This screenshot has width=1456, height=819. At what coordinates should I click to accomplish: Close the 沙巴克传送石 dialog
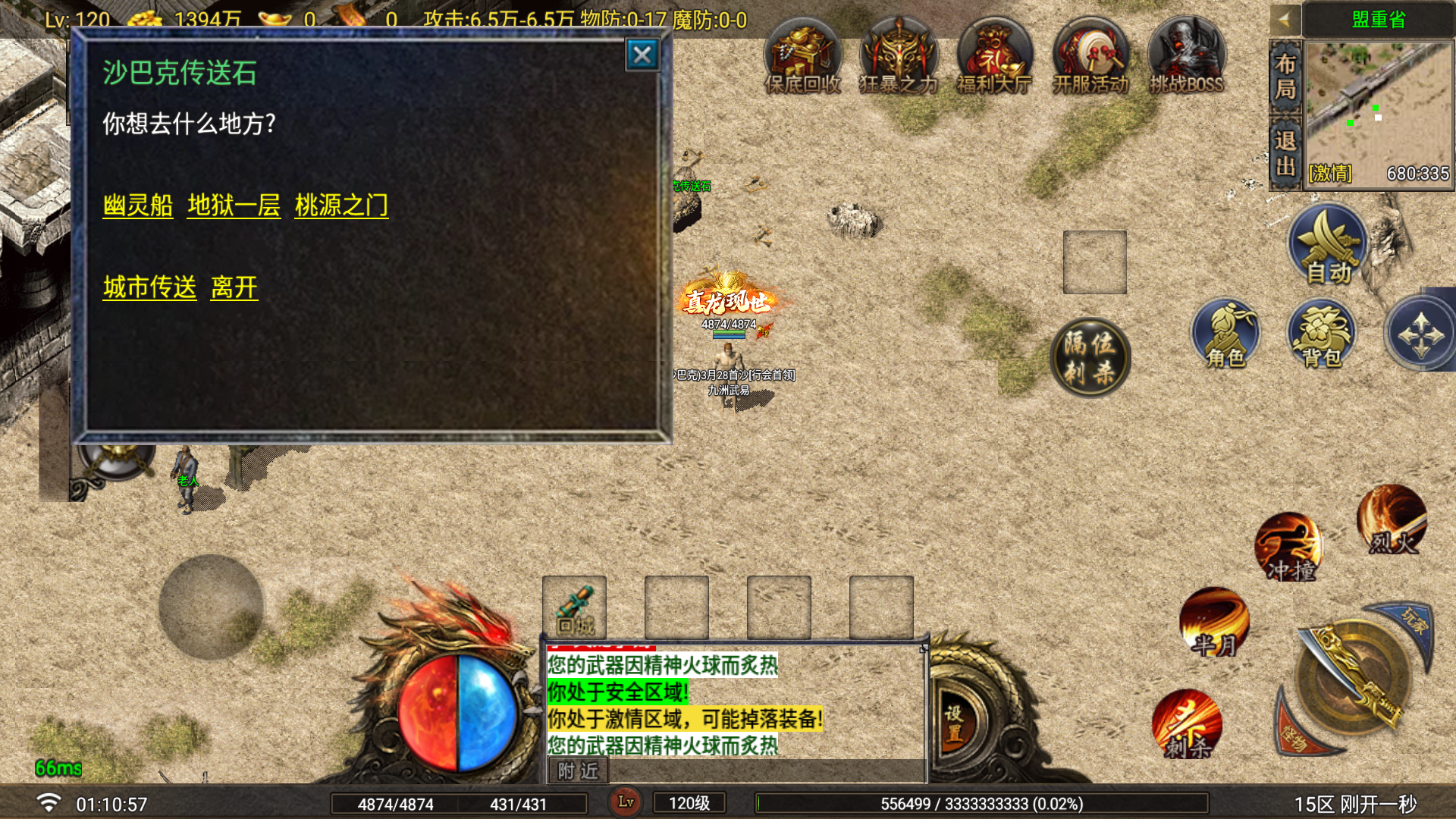(642, 55)
